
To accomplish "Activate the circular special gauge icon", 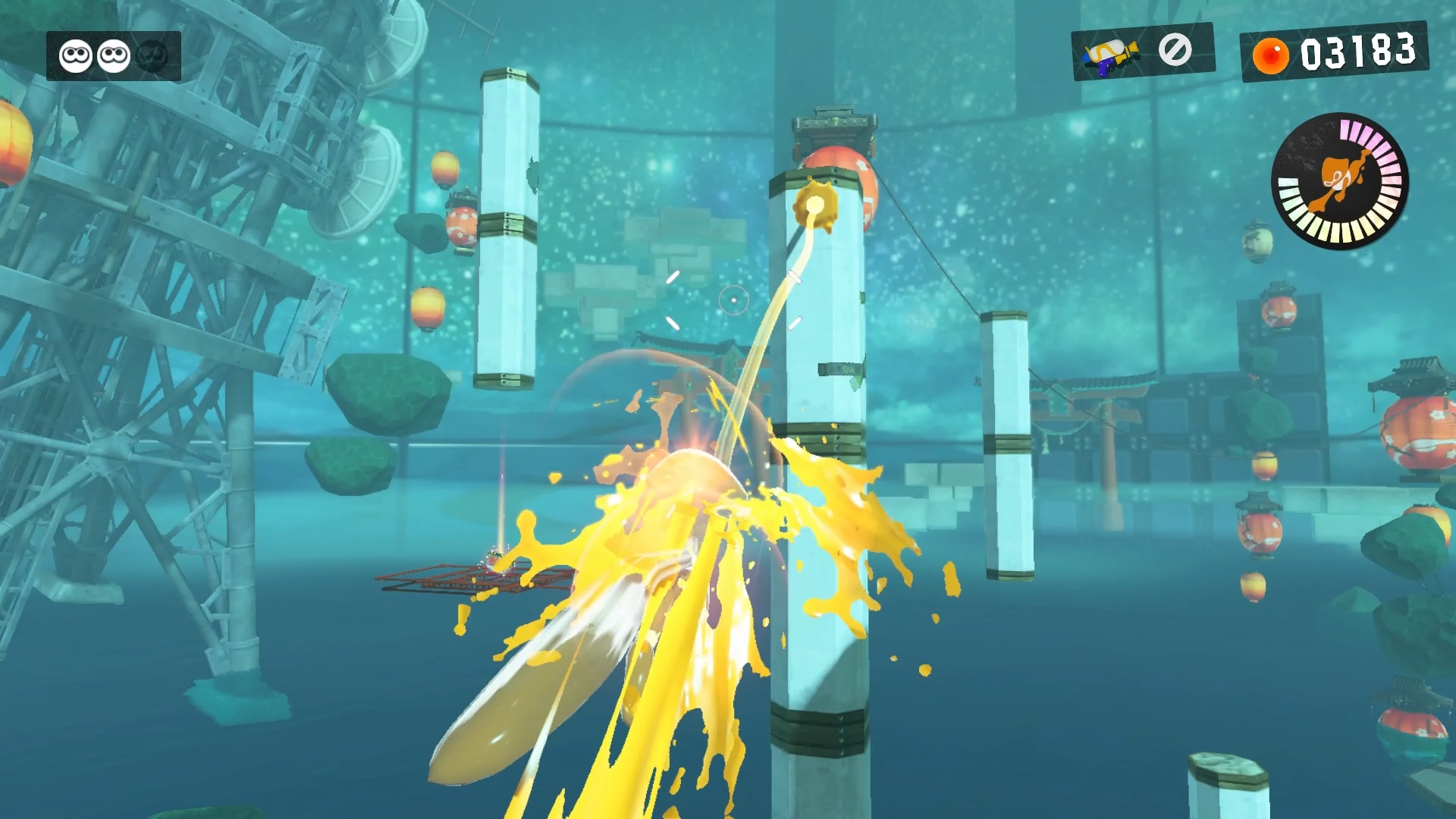I will 1340,181.
